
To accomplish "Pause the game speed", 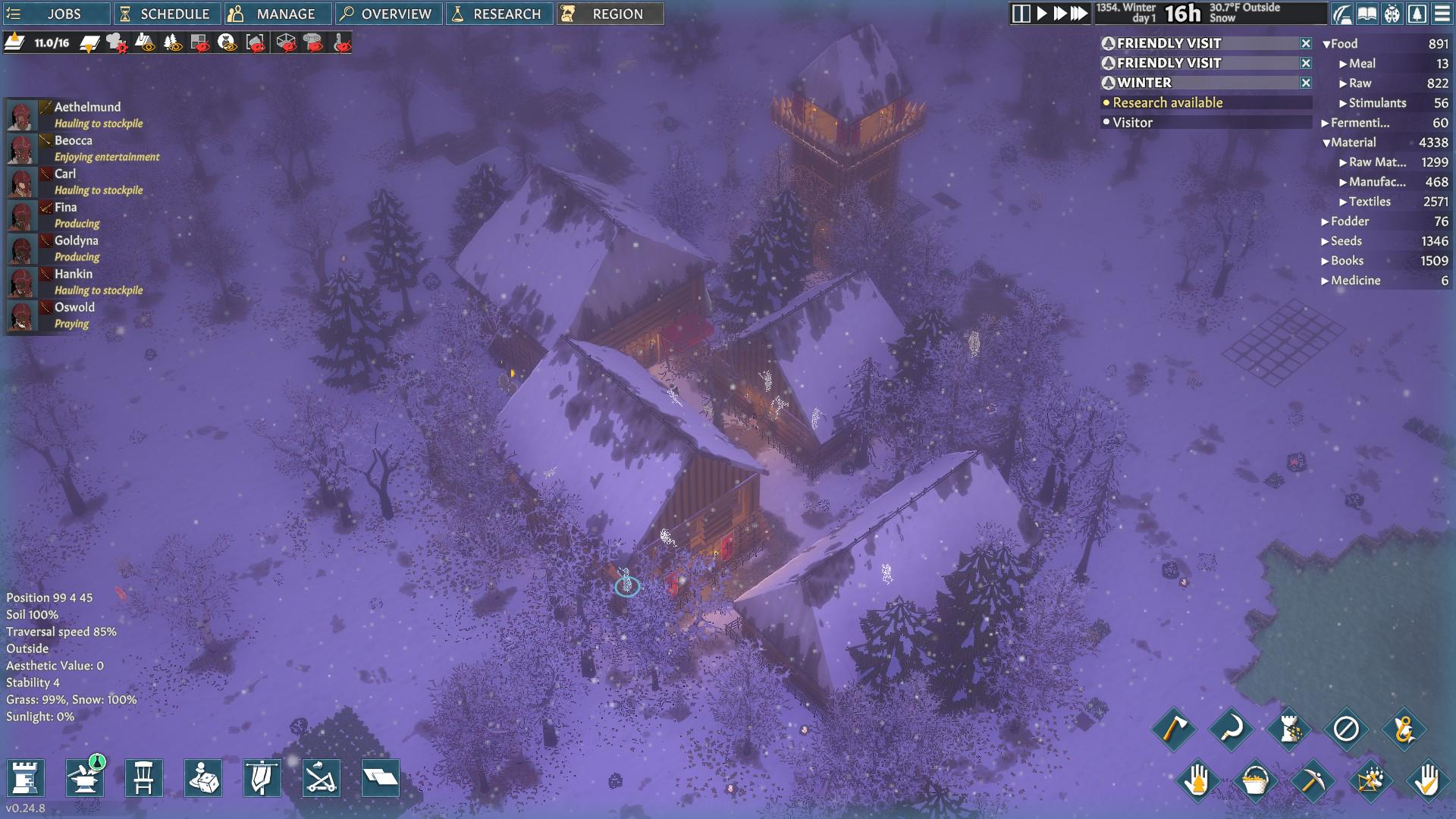I will click(x=1021, y=14).
